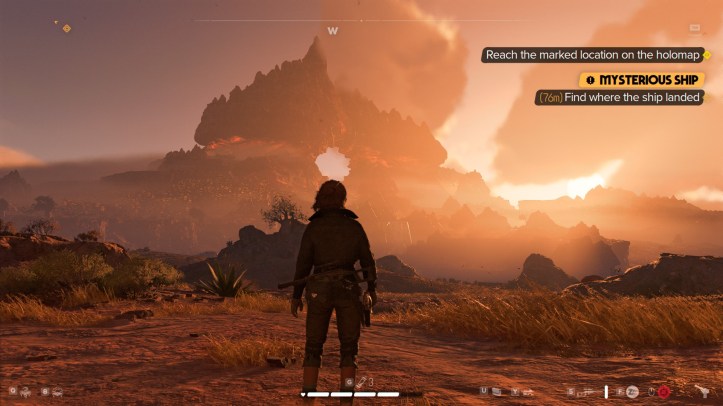Click the 'Find where the ship landed' objective
The width and height of the screenshot is (723, 406).
pos(620,98)
